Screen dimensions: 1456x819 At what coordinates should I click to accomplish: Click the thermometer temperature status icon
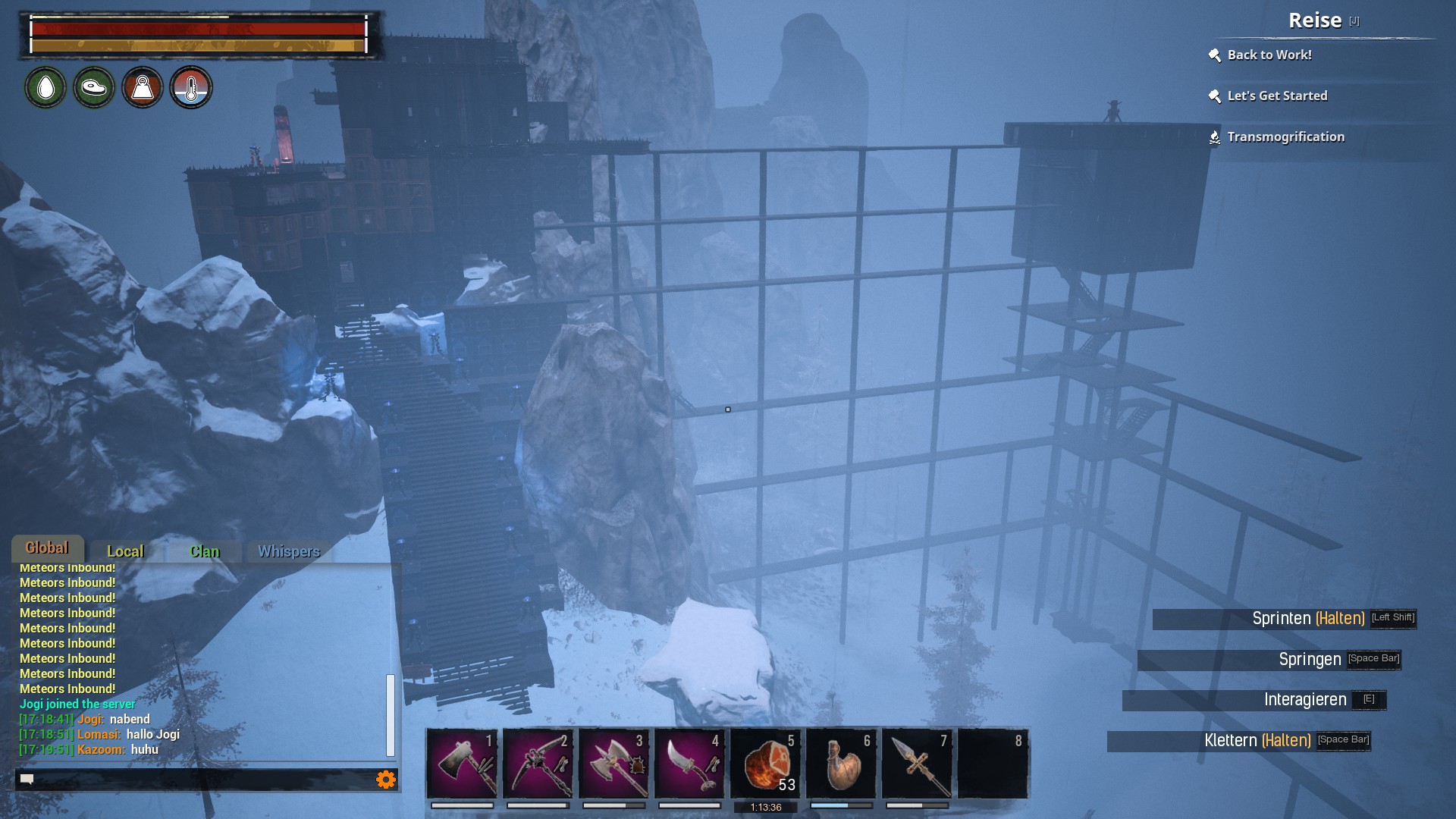point(191,88)
